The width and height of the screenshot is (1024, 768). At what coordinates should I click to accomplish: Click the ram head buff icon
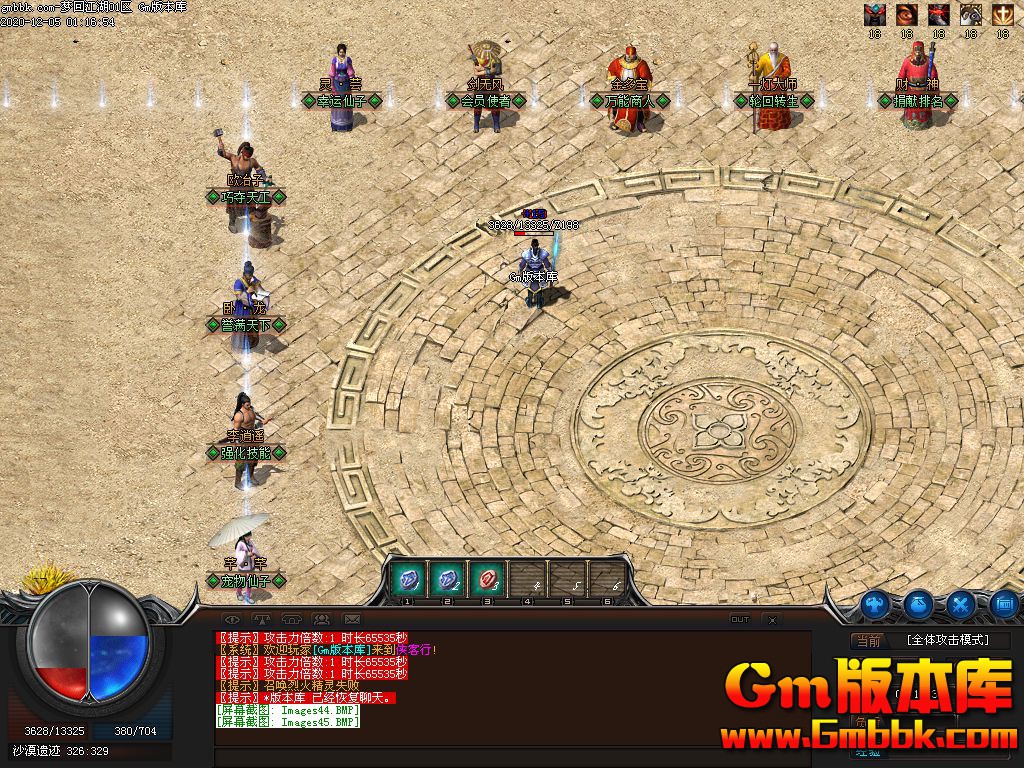(971, 14)
